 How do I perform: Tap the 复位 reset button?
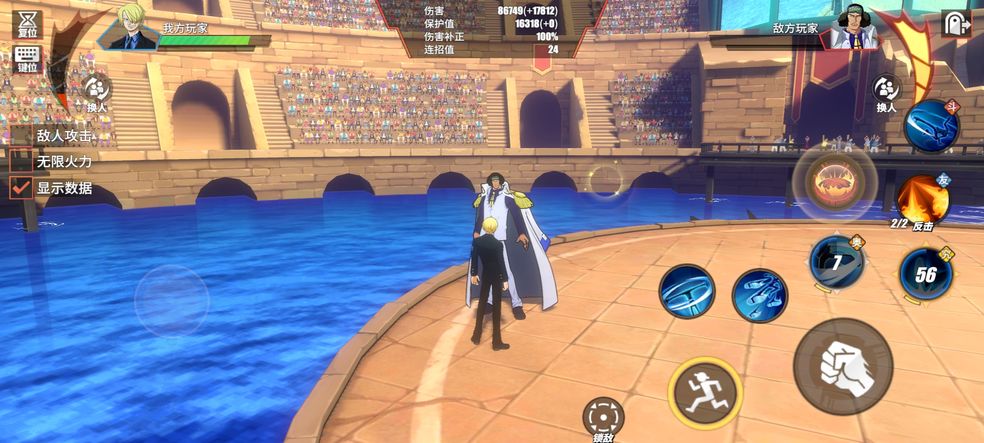(28, 22)
